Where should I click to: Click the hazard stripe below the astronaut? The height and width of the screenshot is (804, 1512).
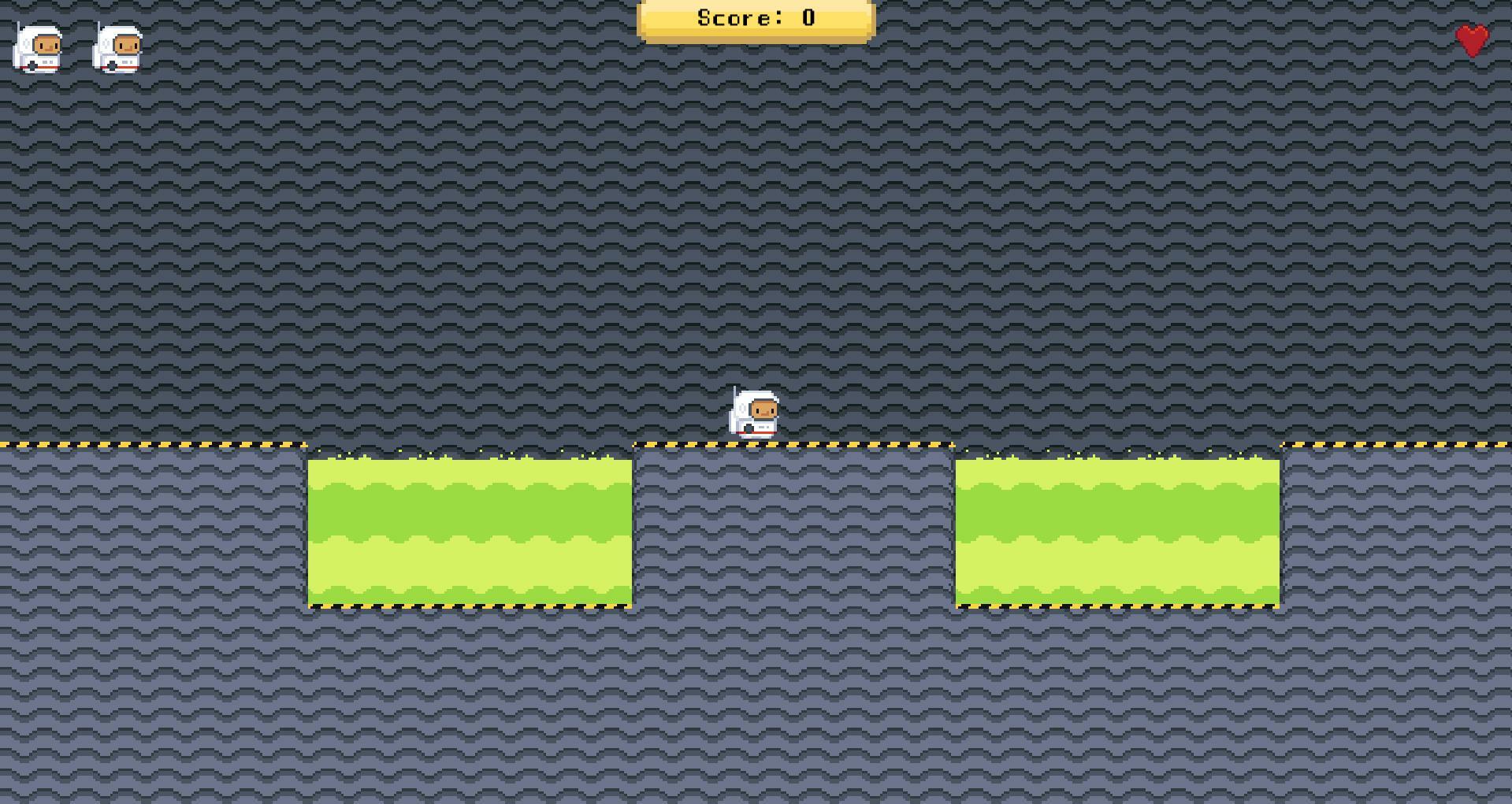pyautogui.click(x=753, y=446)
